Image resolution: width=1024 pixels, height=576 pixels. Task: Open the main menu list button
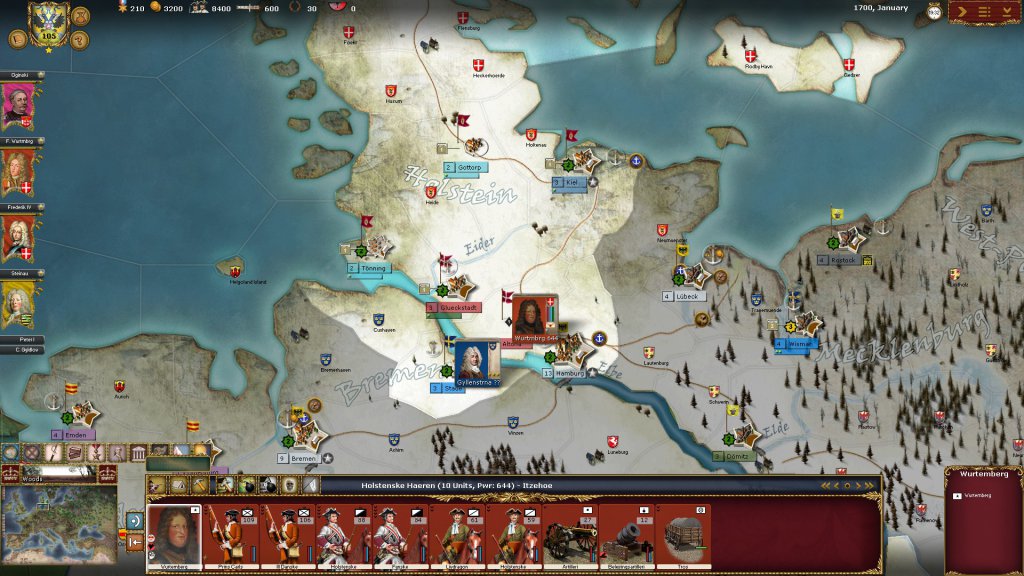point(986,11)
